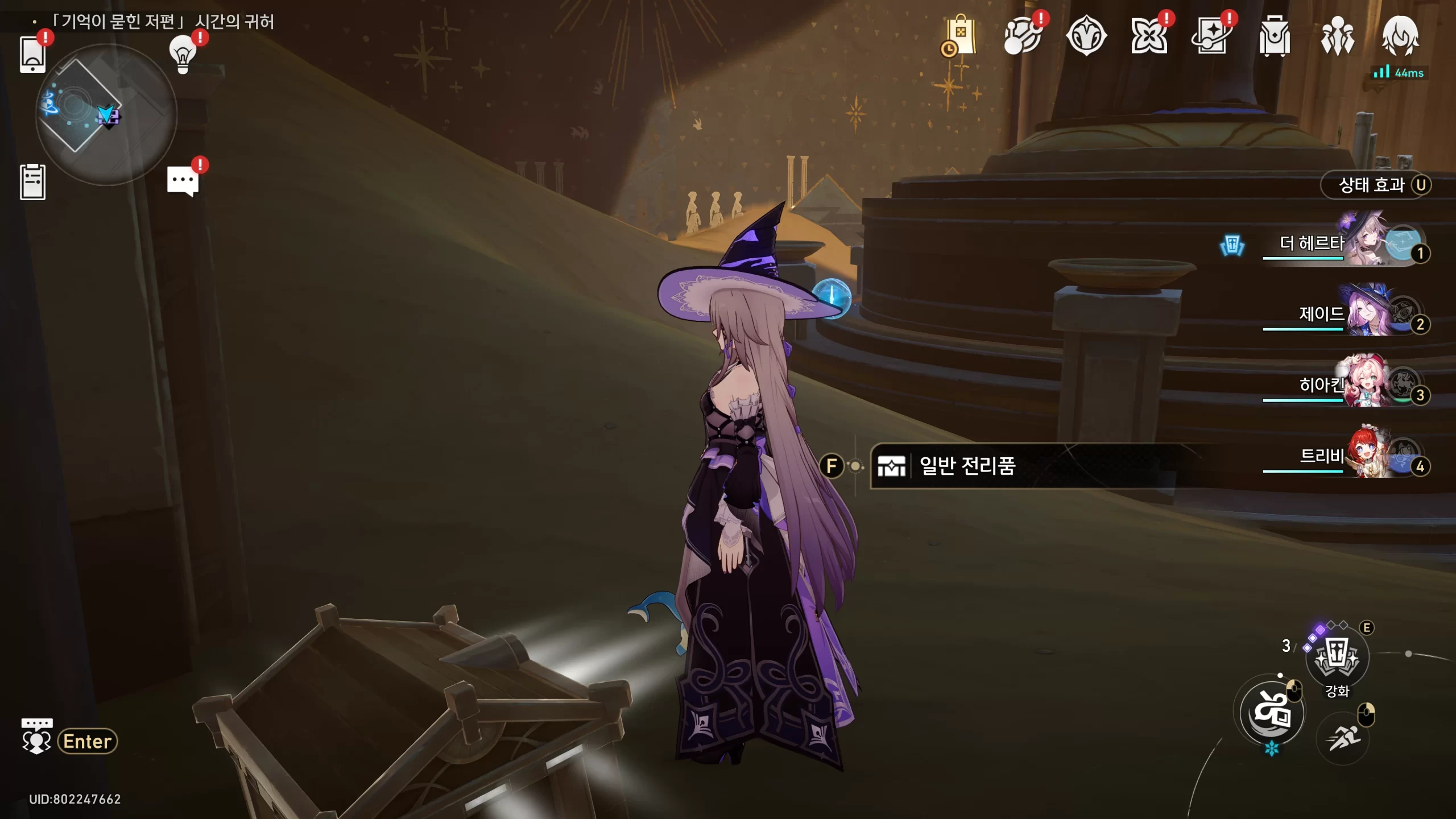Toggle the sprint running icon

coord(1343,739)
